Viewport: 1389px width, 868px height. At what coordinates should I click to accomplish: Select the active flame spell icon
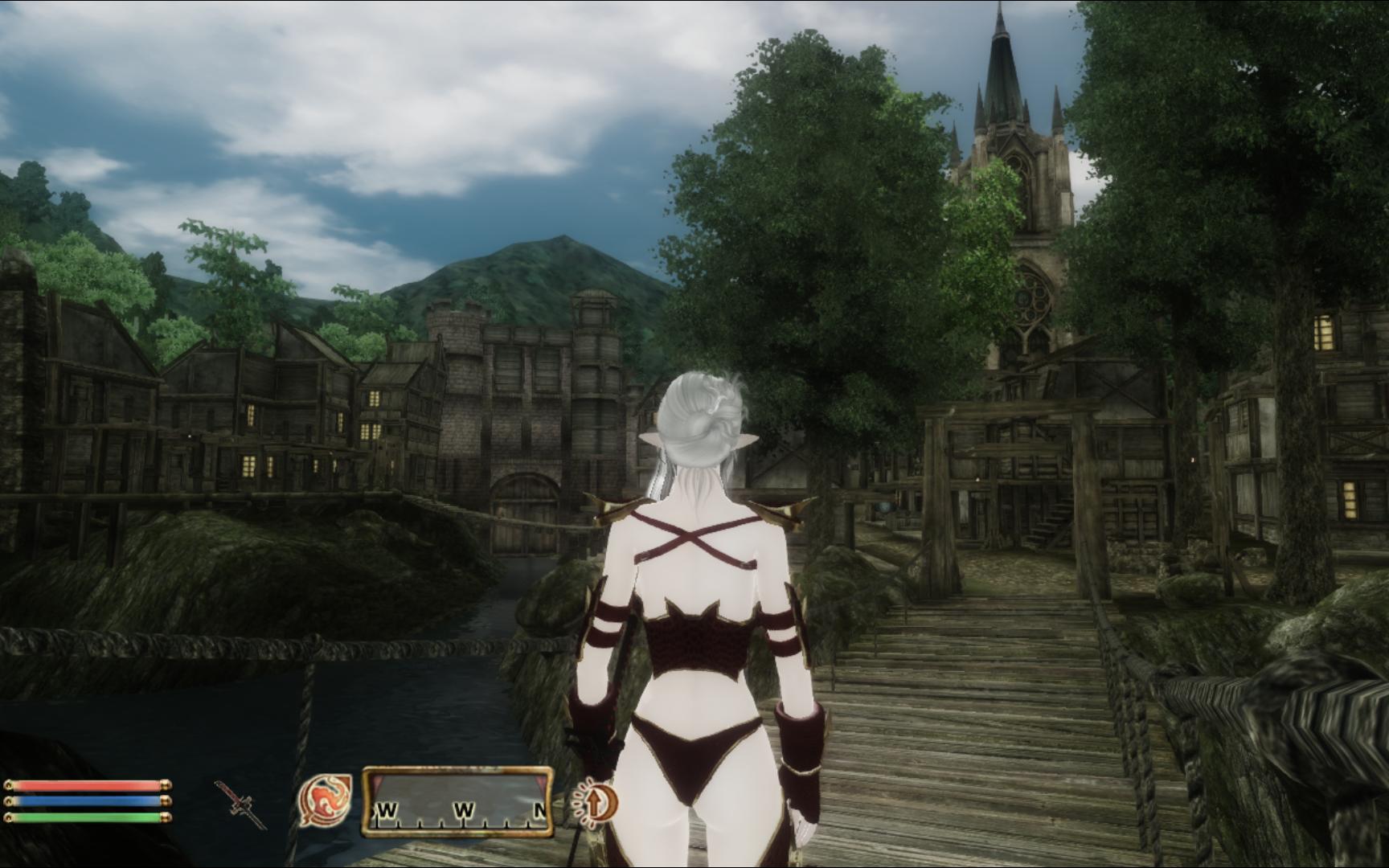point(325,800)
